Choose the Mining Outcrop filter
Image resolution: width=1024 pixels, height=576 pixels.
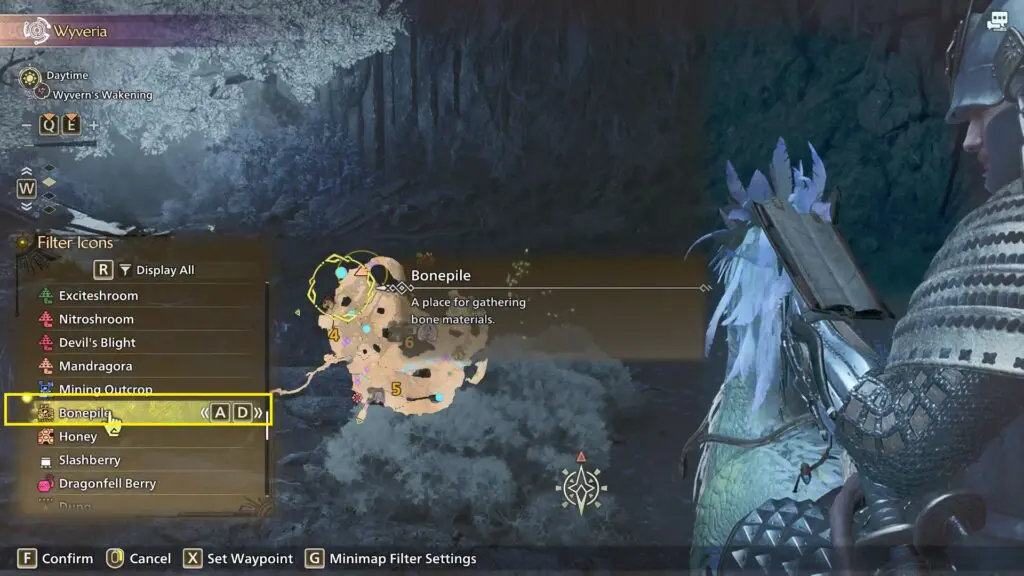click(104, 389)
